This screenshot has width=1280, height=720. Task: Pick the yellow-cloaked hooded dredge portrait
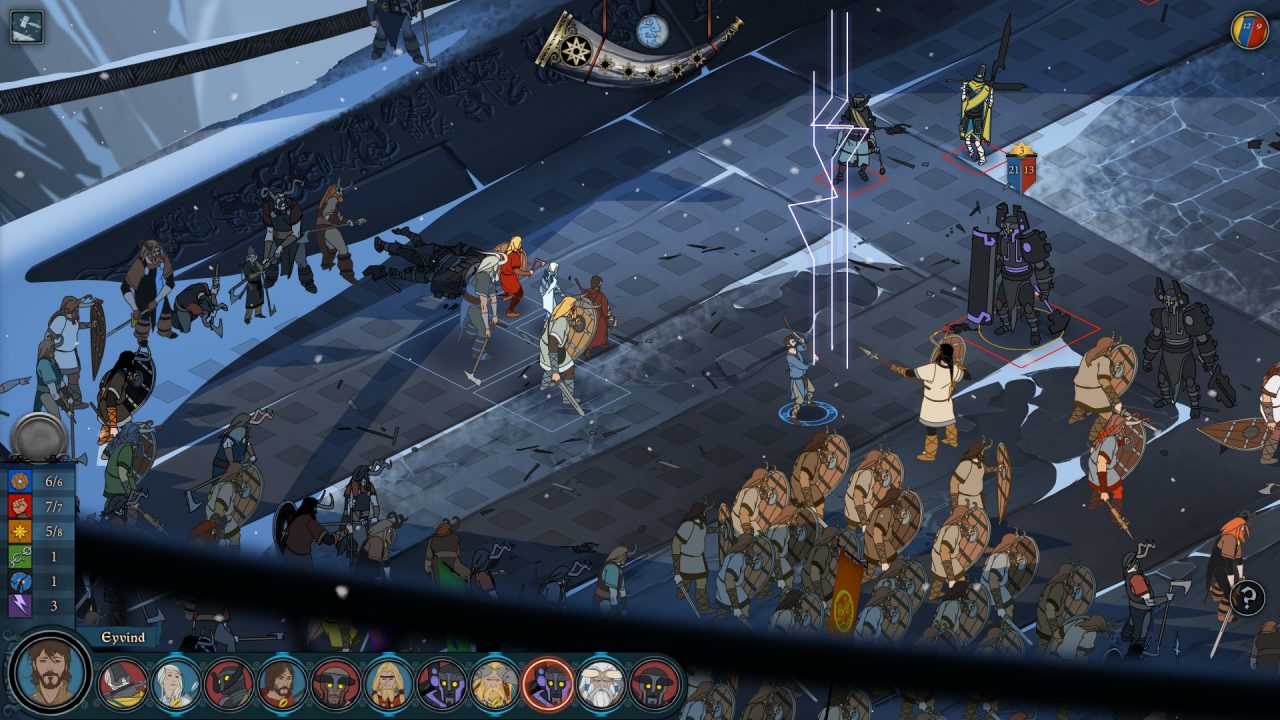(123, 684)
